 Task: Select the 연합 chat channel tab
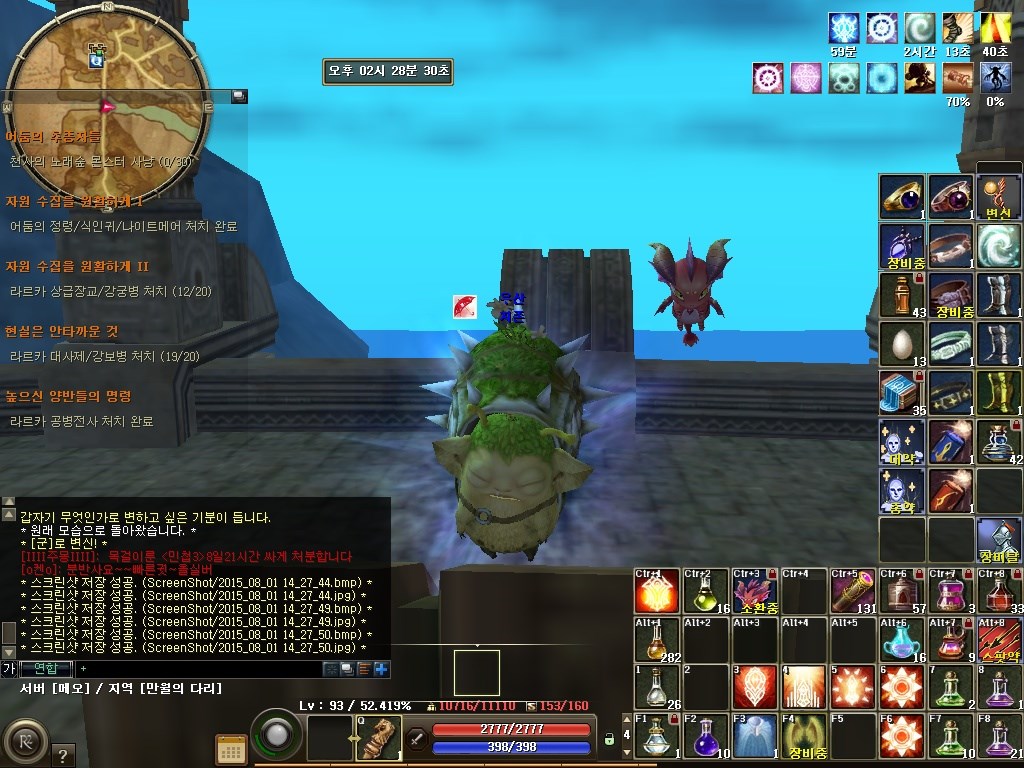point(45,669)
